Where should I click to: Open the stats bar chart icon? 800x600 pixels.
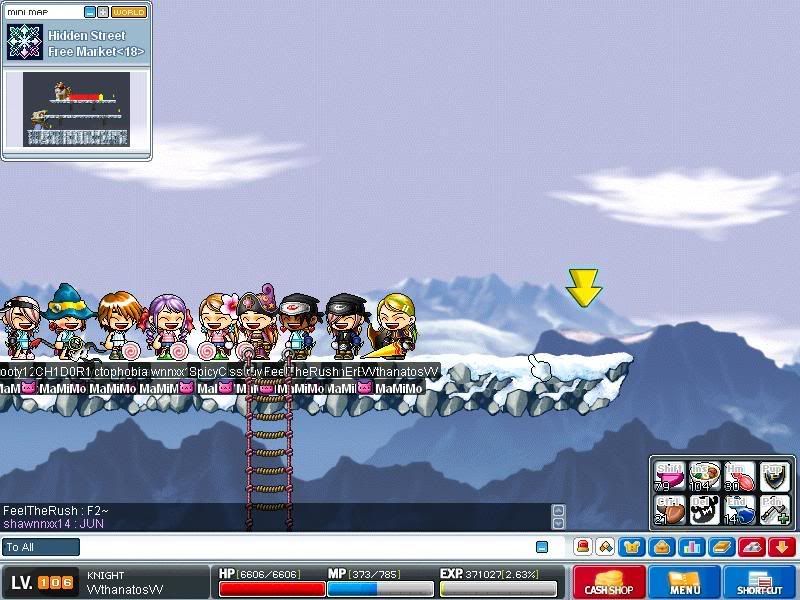click(690, 547)
